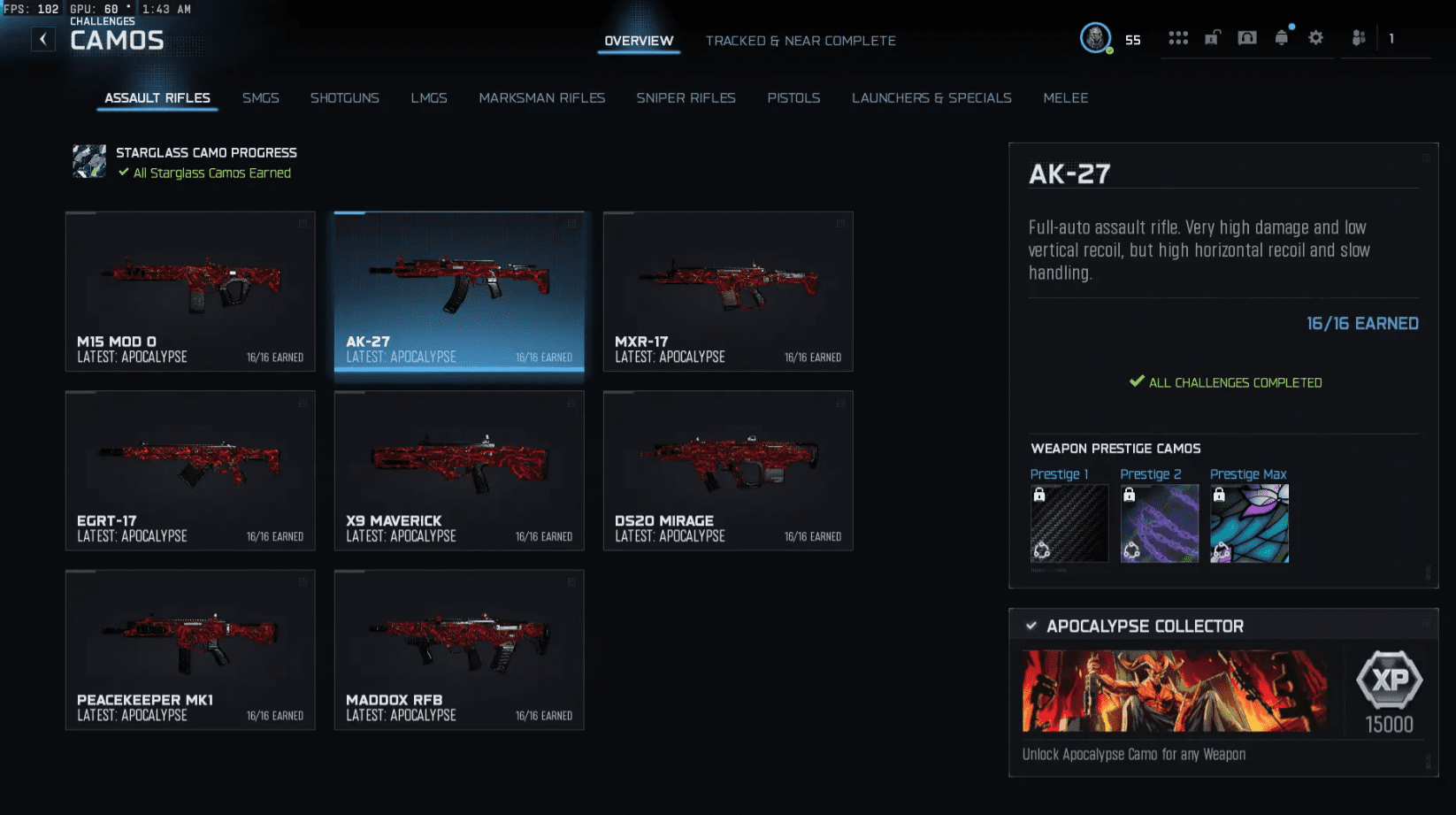The image size is (1456, 815).
Task: Open the social players icon near player count
Action: click(x=1358, y=39)
